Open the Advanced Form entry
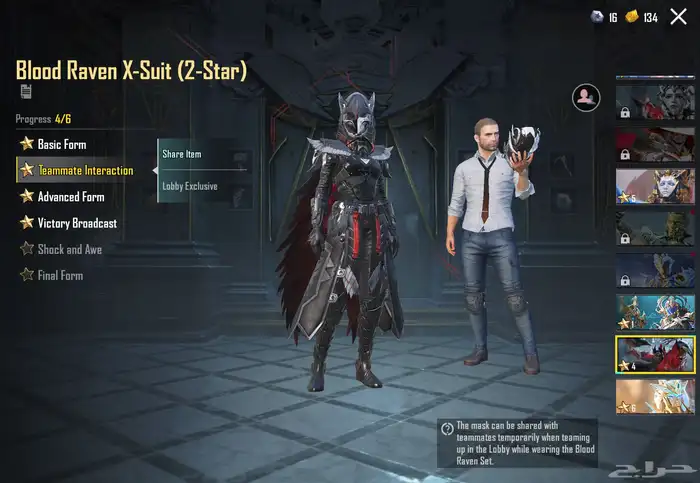This screenshot has height=483, width=700. pos(70,197)
